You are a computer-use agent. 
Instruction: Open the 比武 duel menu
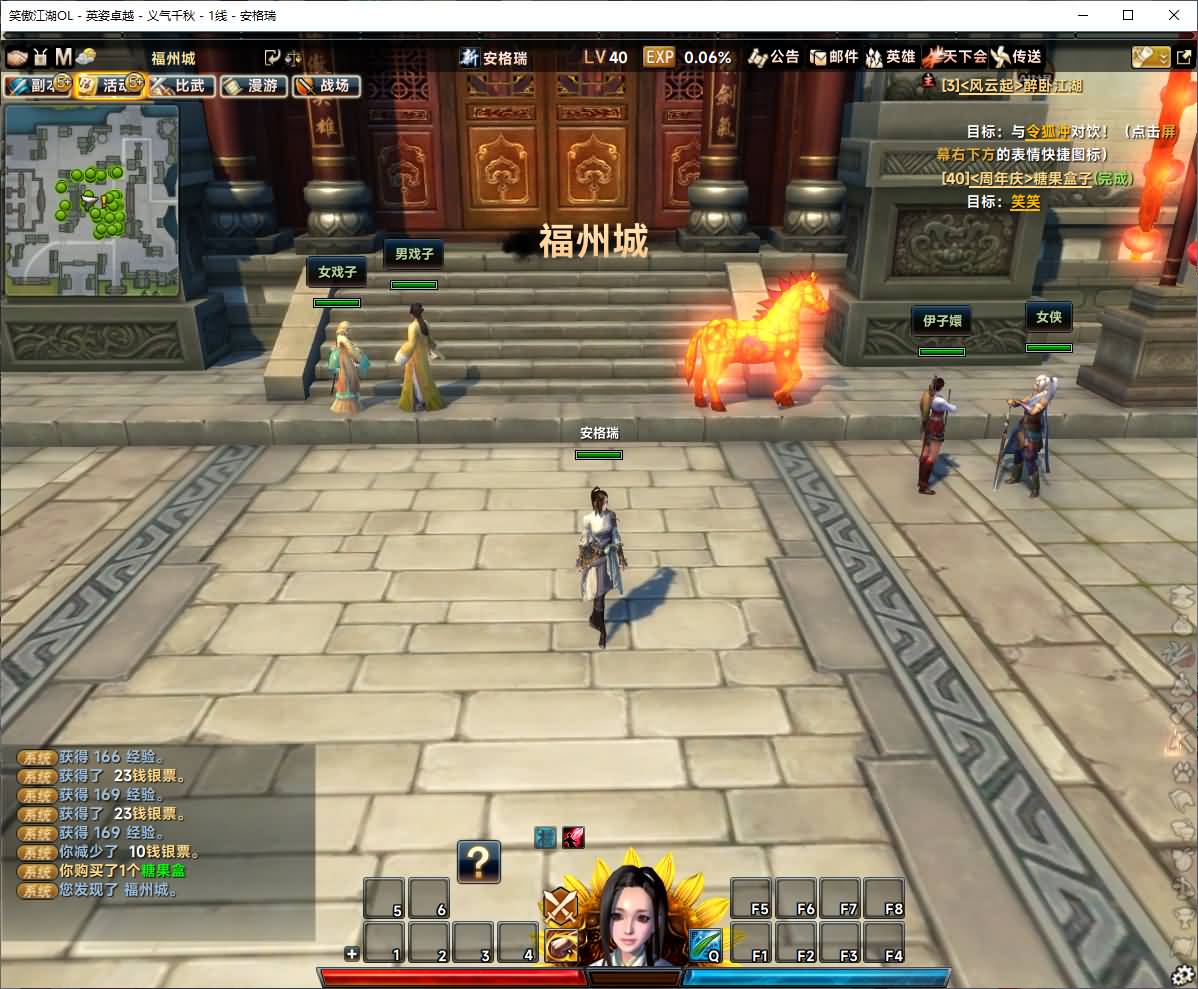coord(182,86)
